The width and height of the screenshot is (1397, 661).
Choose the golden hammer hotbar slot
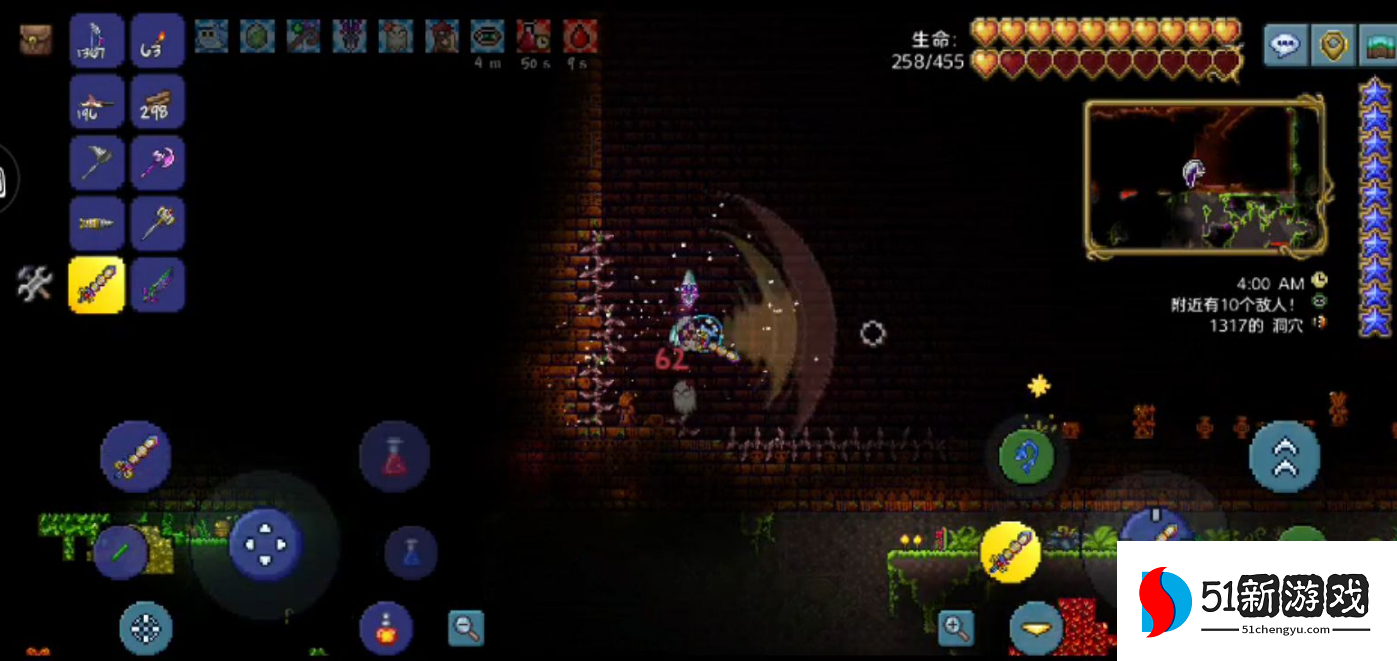tap(157, 224)
